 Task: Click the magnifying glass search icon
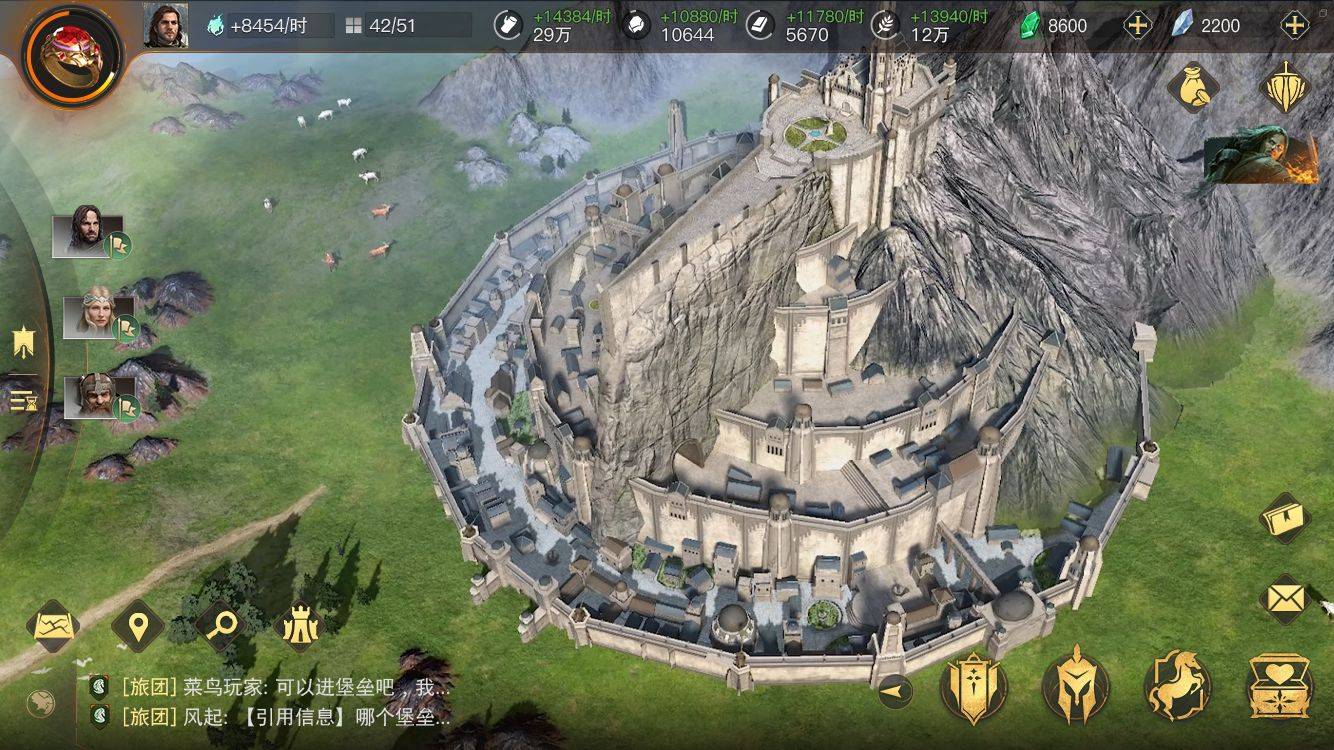point(220,625)
